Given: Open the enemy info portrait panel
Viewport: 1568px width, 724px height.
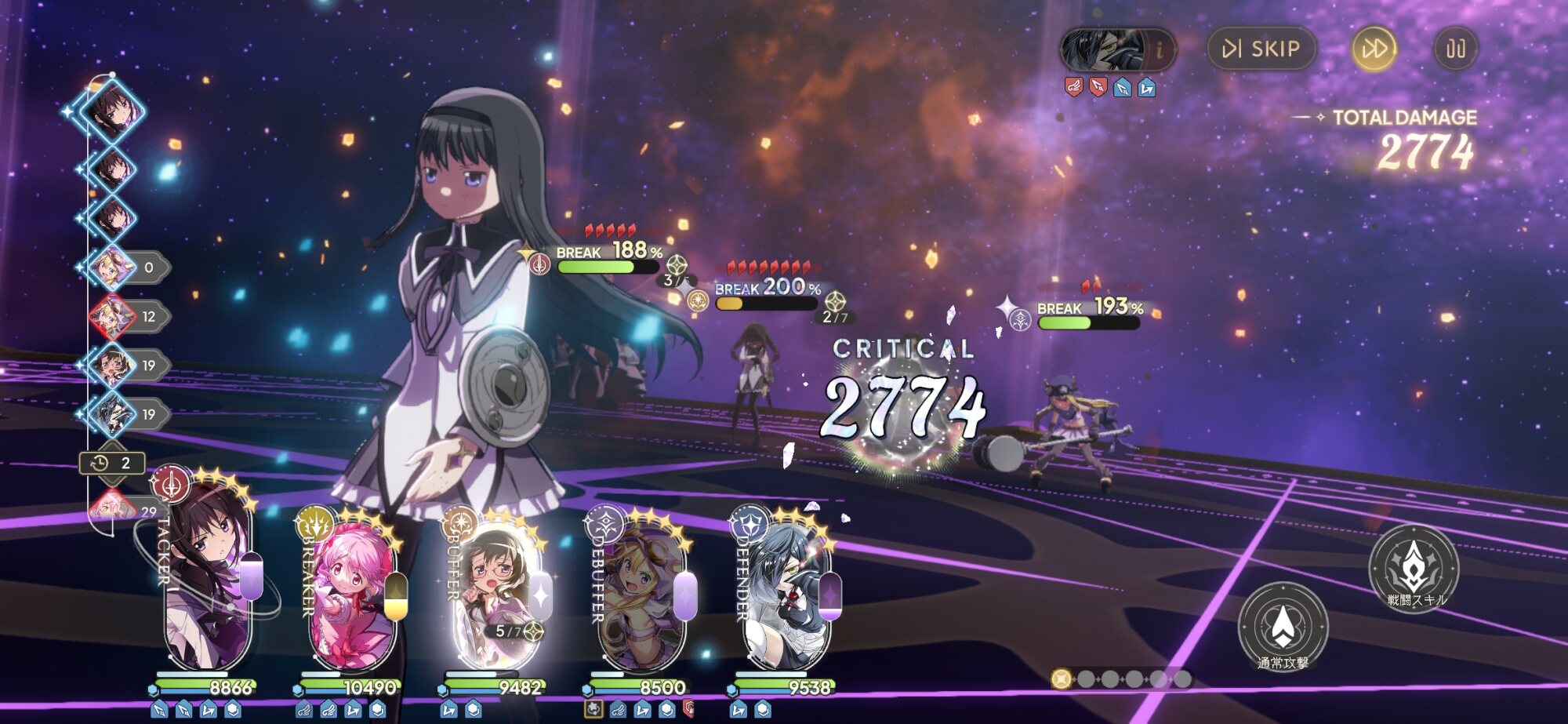Looking at the screenshot, I should 1116,49.
